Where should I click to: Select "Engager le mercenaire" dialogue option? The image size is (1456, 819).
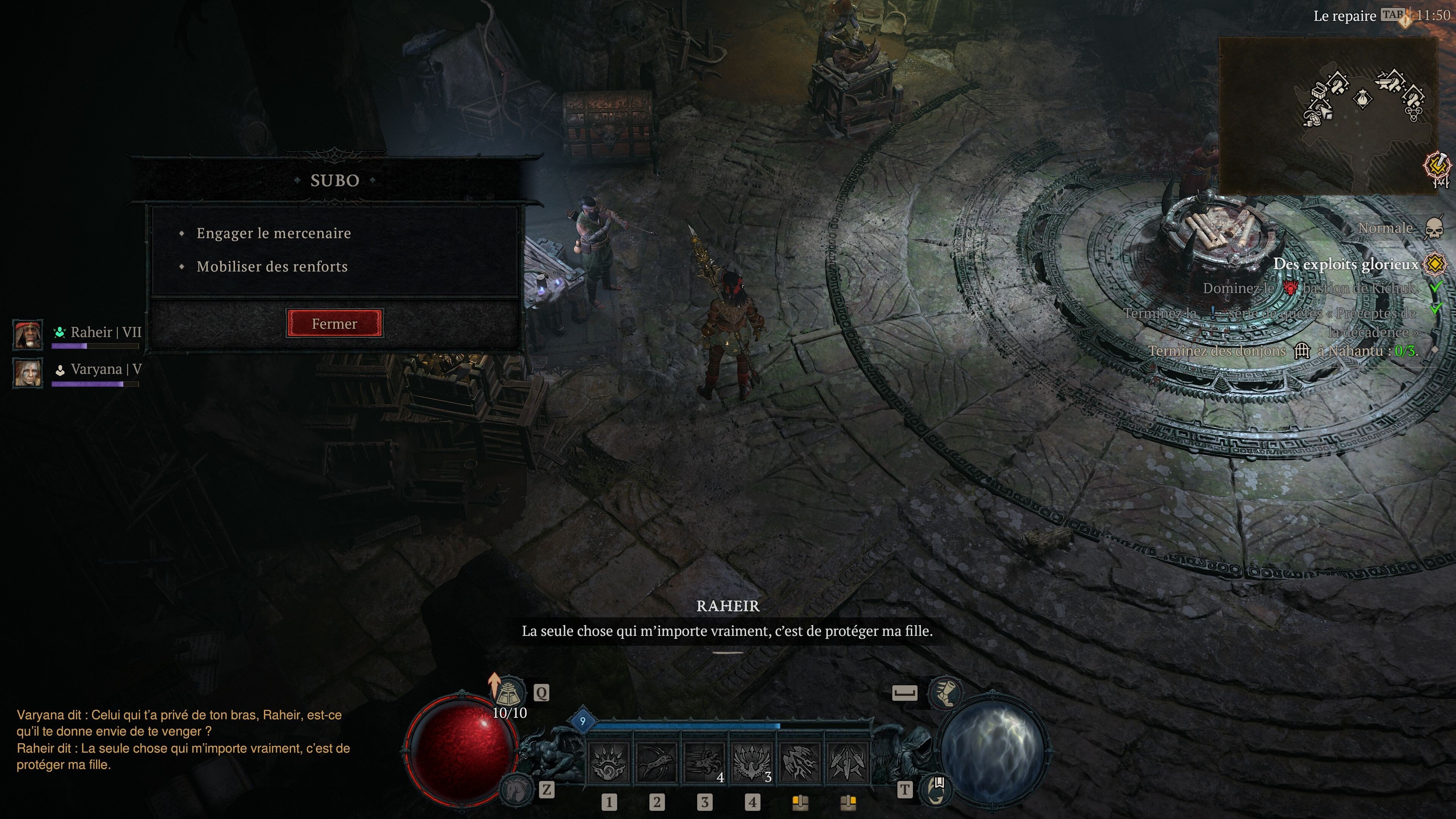[x=273, y=233]
